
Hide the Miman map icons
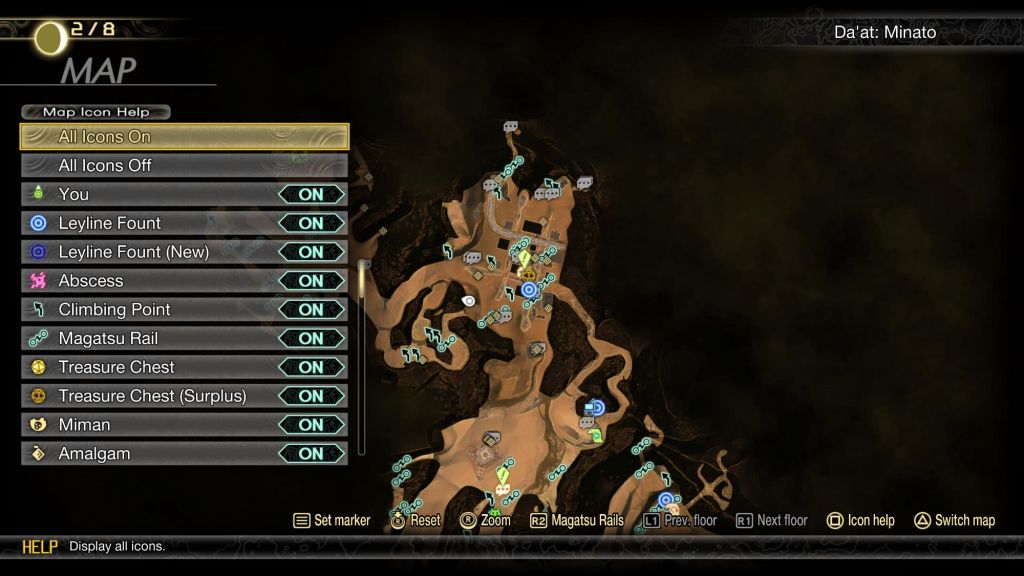coord(311,425)
